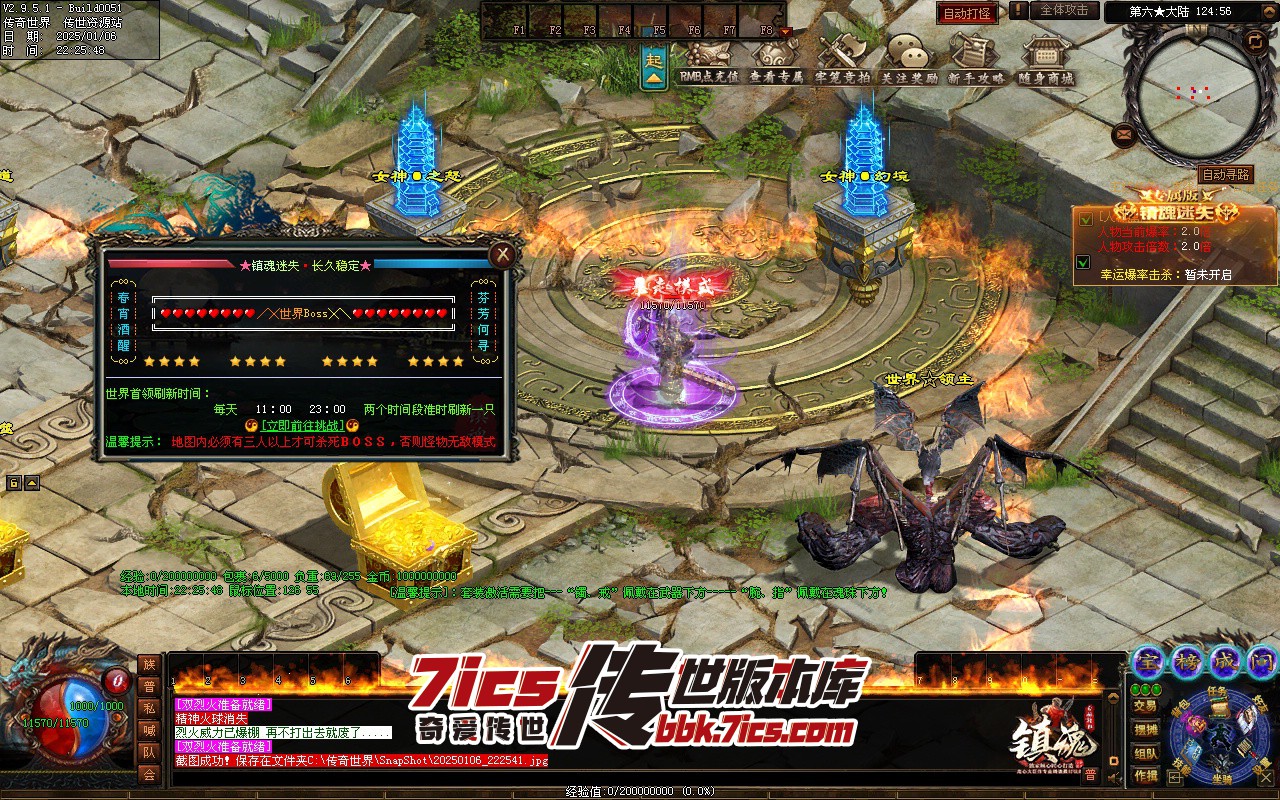Viewport: 1280px width, 800px height.
Task: Click the 立即前往挑战 challenge link
Action: click(301, 425)
